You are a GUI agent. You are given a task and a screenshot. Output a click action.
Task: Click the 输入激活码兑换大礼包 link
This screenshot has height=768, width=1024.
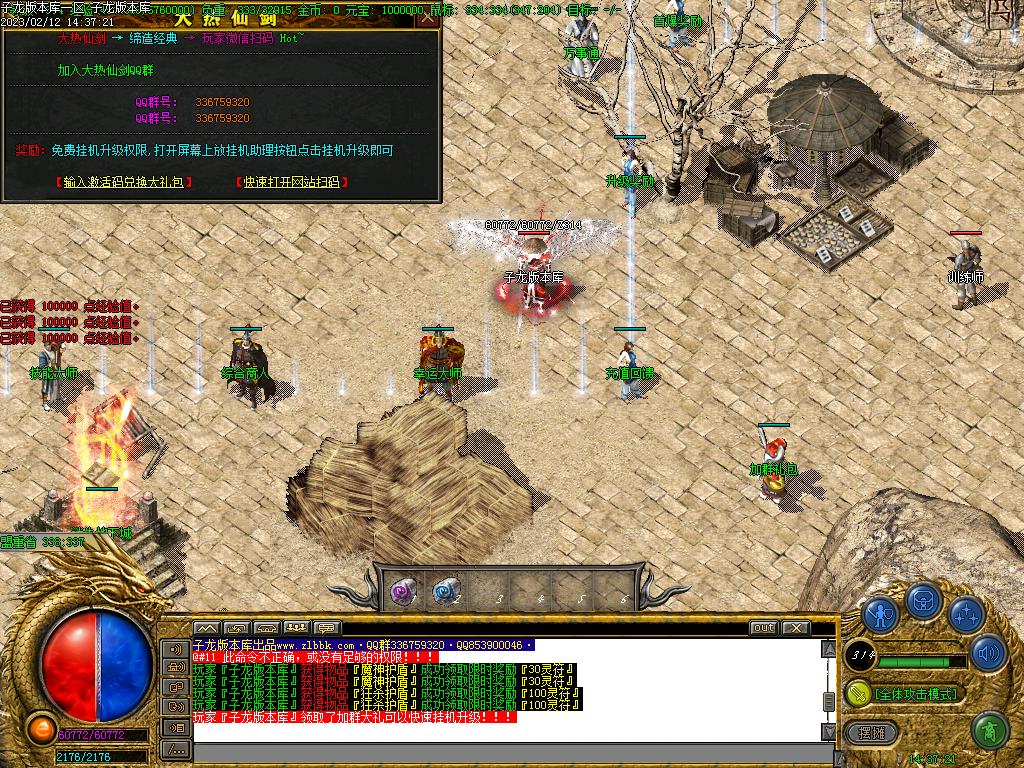(124, 182)
